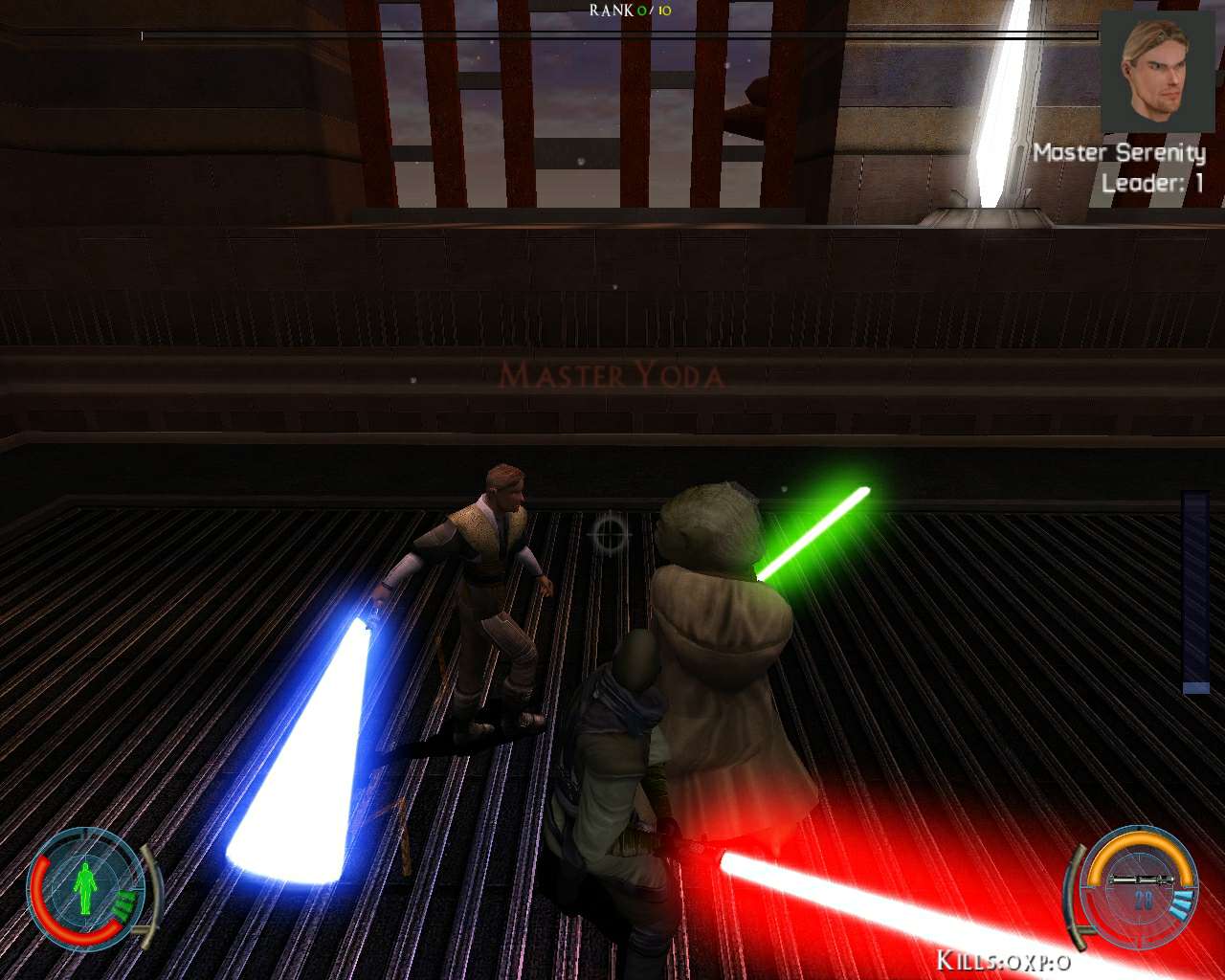The height and width of the screenshot is (980, 1225).
Task: Click the player wielding the blue lightsaber
Action: tap(483, 574)
